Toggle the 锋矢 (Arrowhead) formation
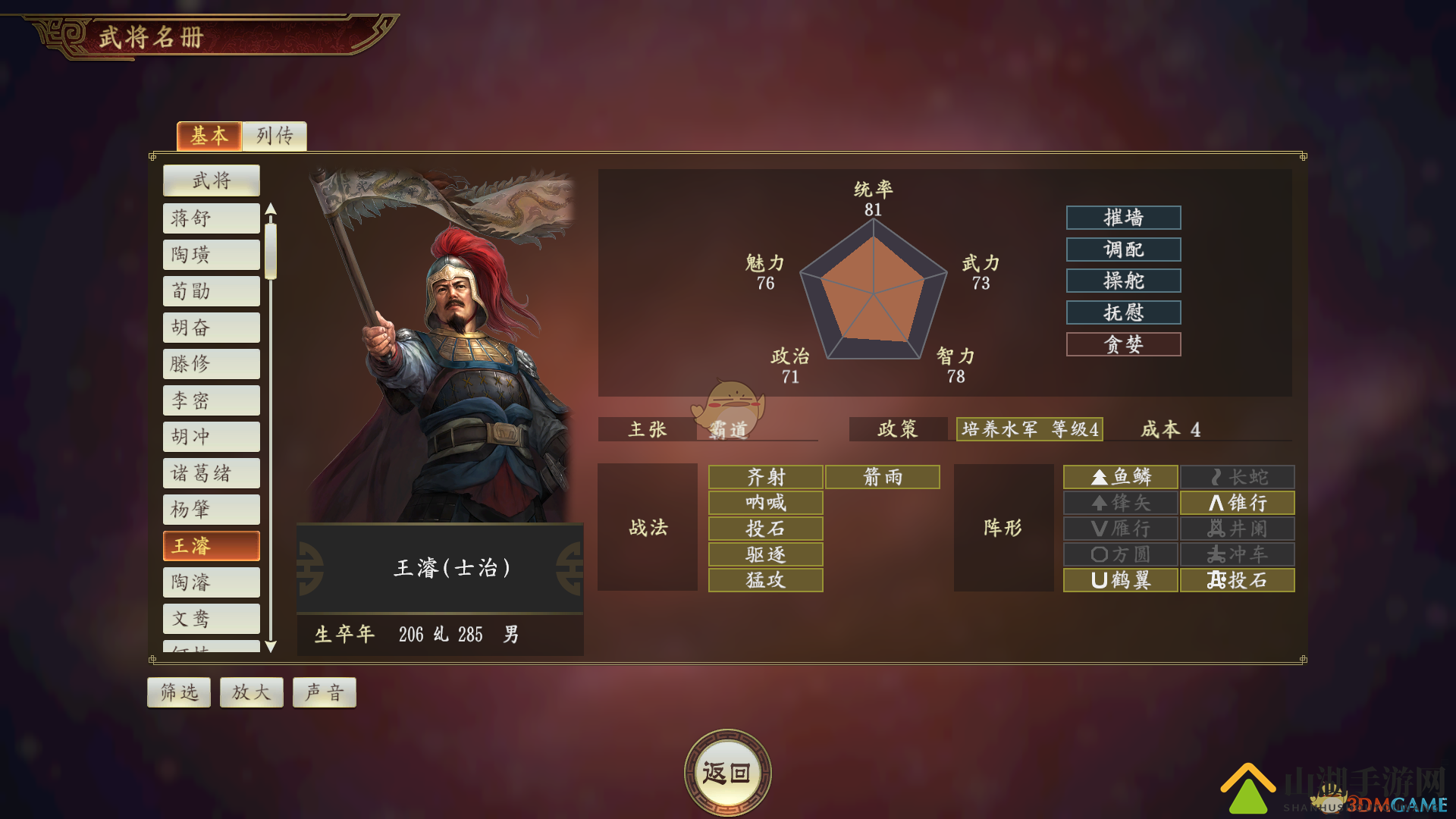 click(x=1119, y=502)
